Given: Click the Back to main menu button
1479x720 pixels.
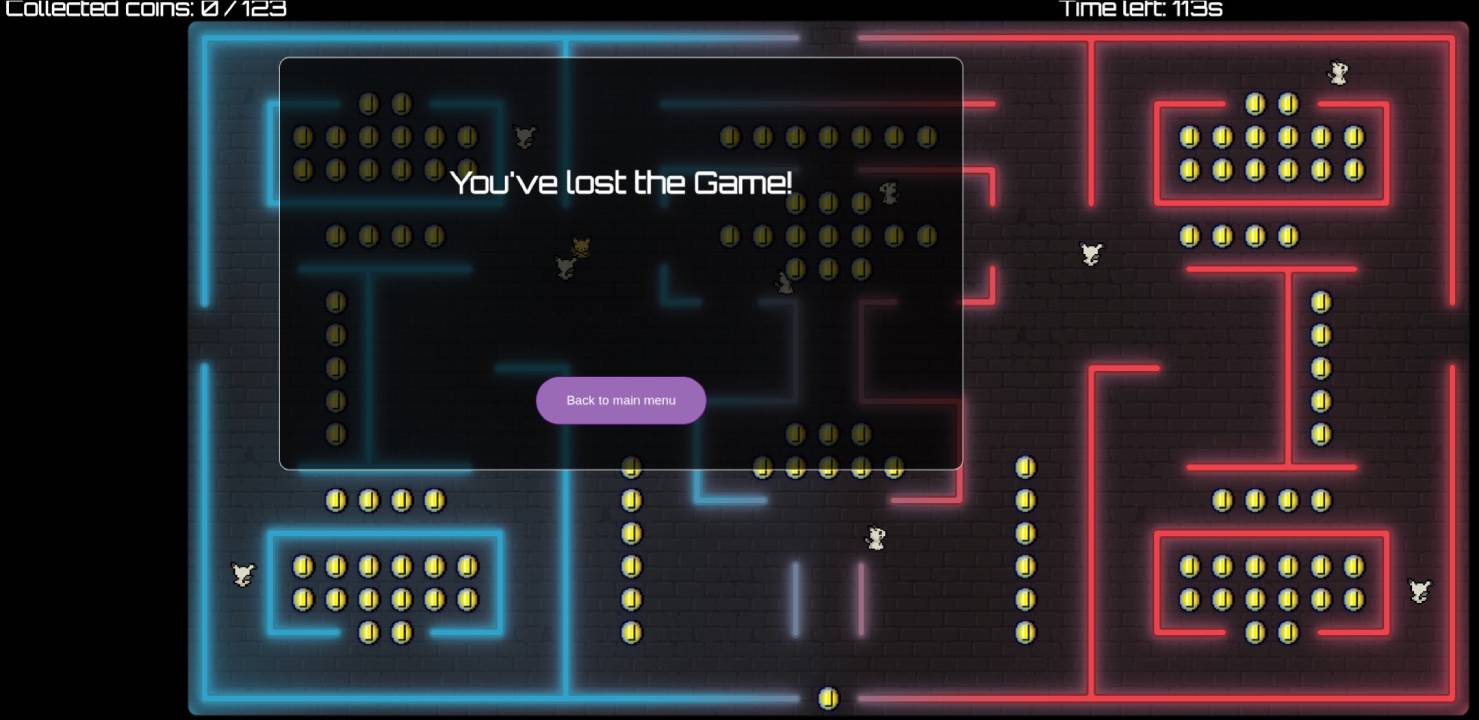Looking at the screenshot, I should click(620, 400).
